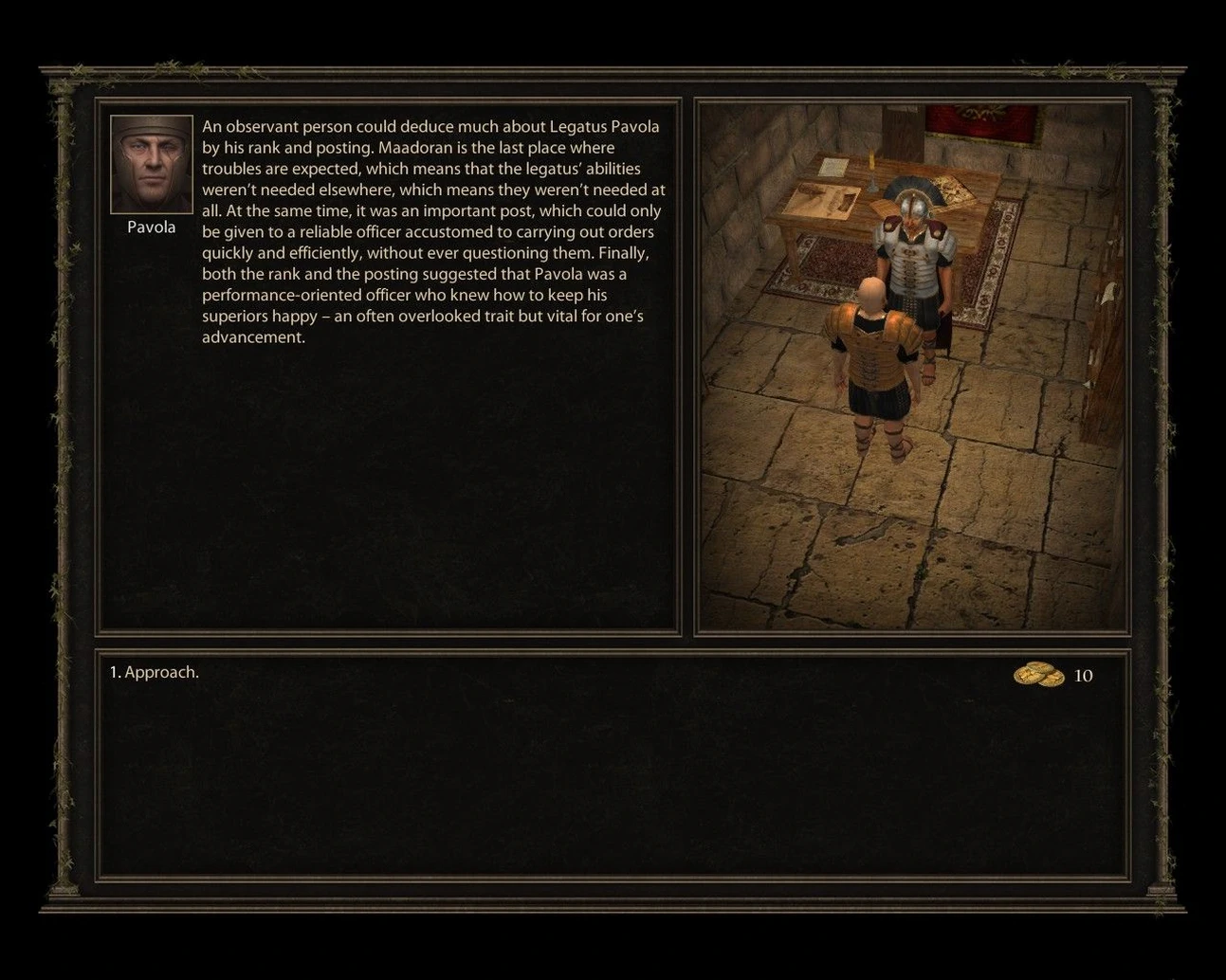This screenshot has width=1226, height=980.
Task: Choose the "Approach" dialogue option
Action: (155, 673)
